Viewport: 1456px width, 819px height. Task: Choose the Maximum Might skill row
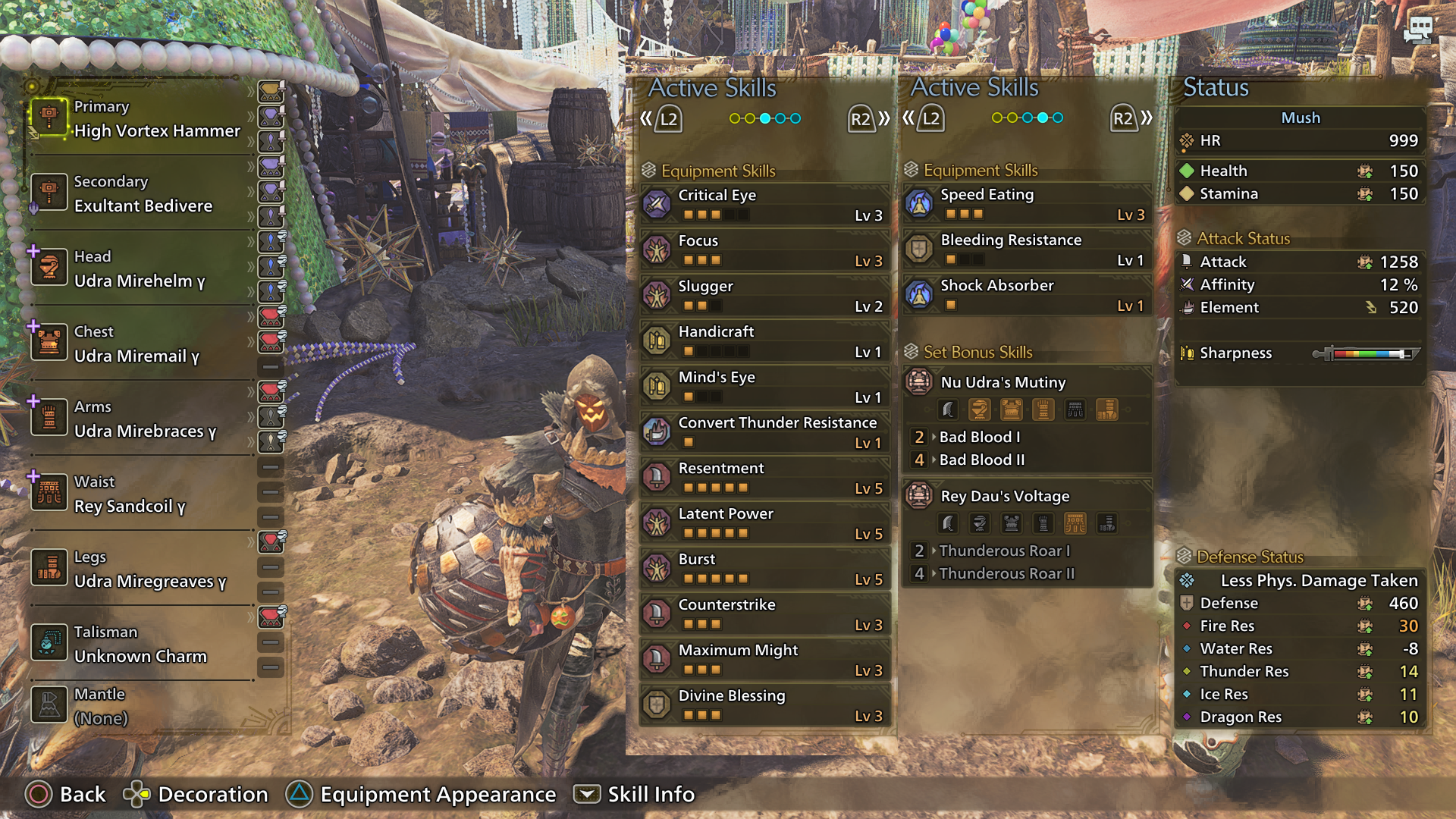pyautogui.click(x=764, y=660)
